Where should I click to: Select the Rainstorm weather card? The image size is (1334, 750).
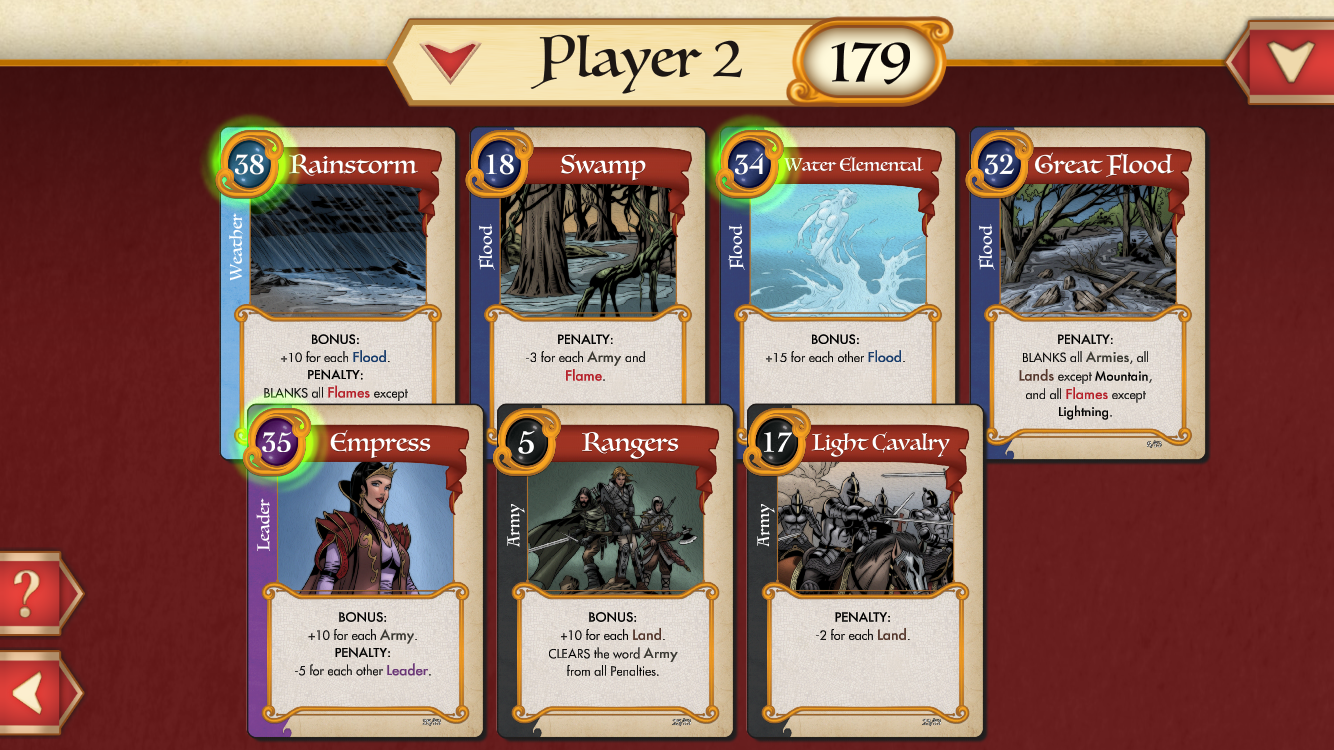coord(338,260)
